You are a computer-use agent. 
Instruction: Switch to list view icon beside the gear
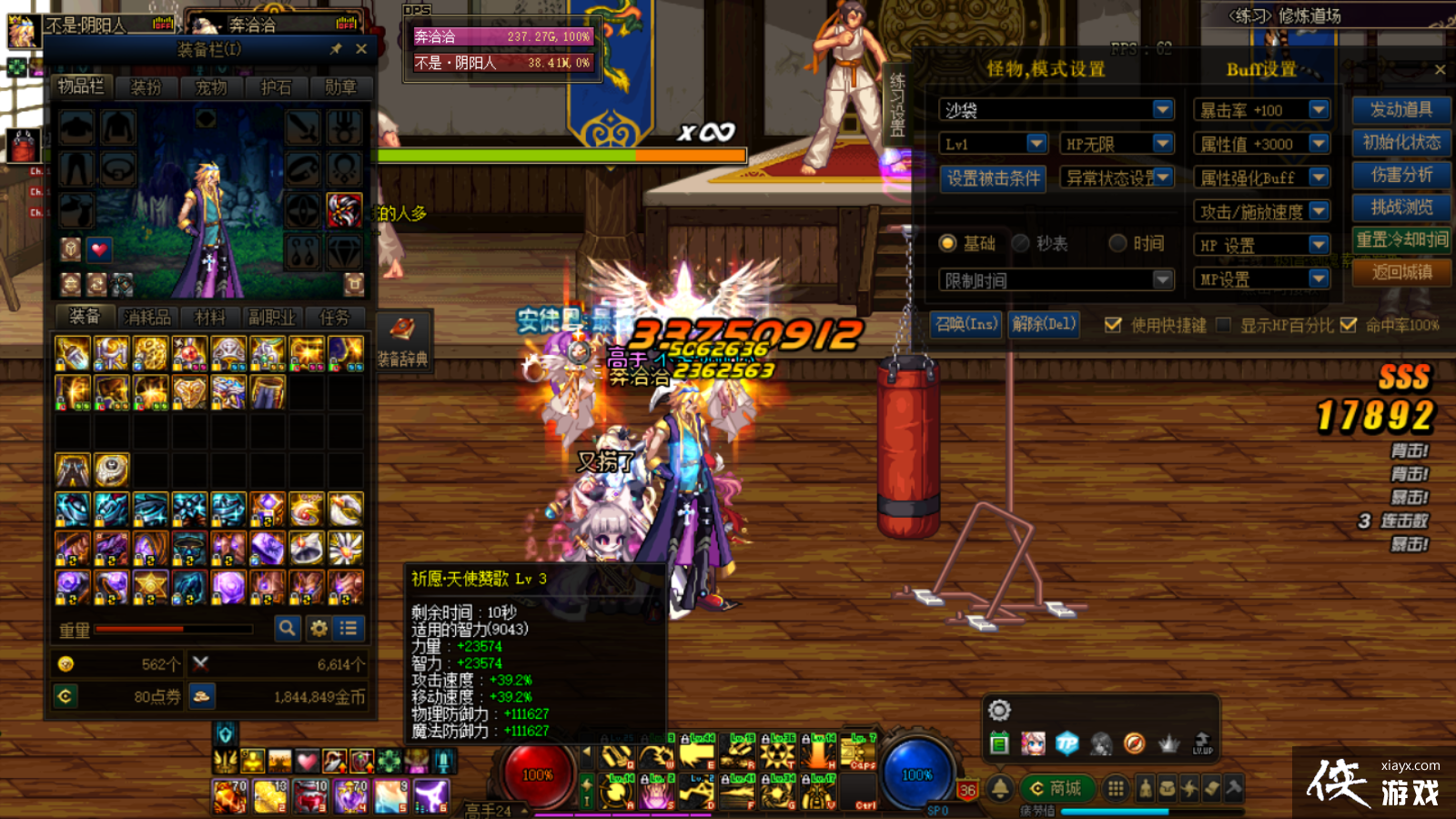click(x=347, y=628)
